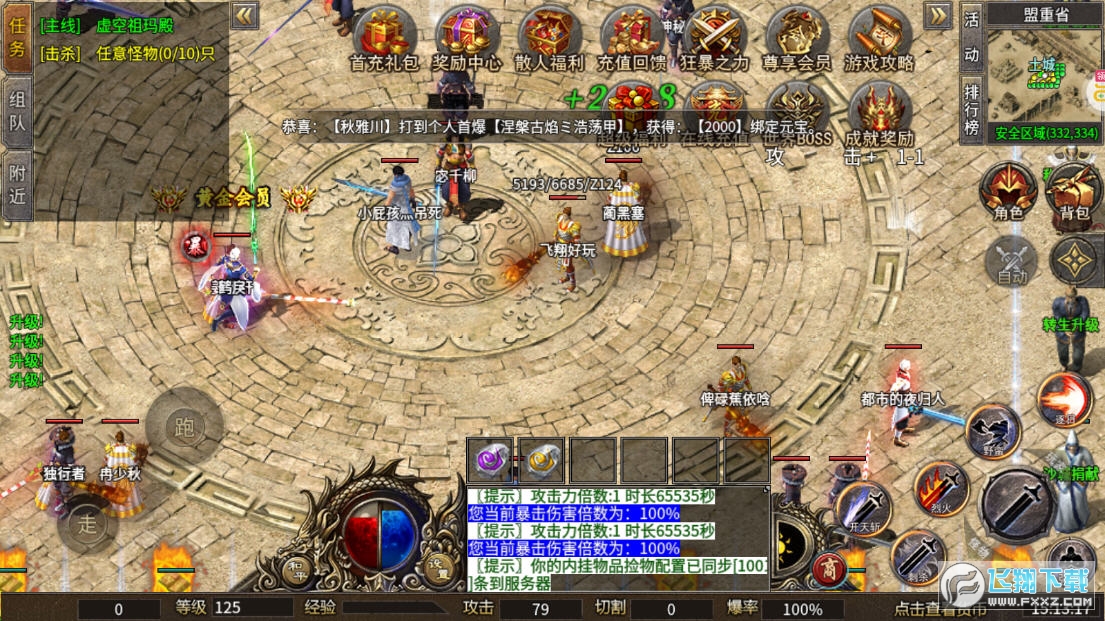Open the 排行榜 leaderboard
1105x621 pixels.
[x=971, y=106]
